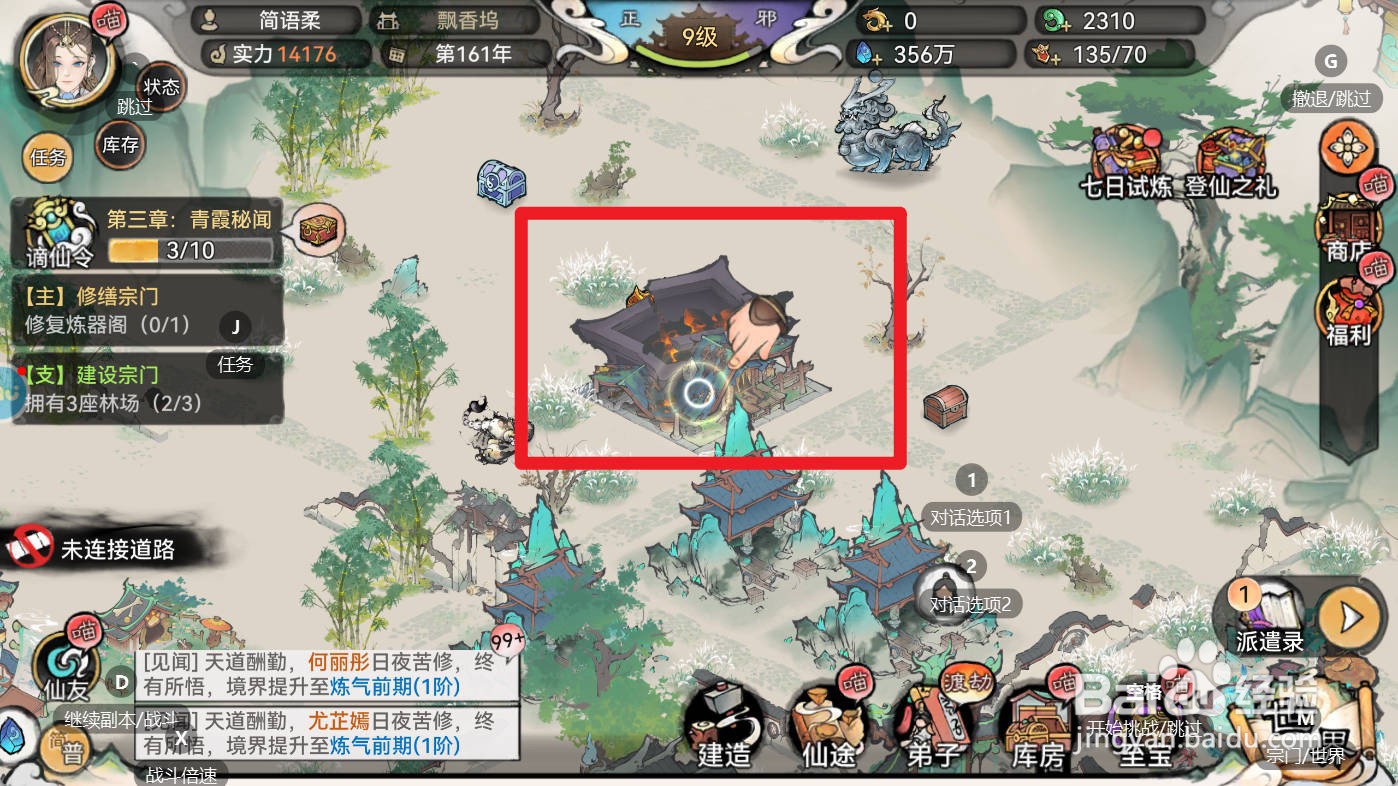The width and height of the screenshot is (1398, 786).
Task: Open the 建造 build menu
Action: (x=723, y=740)
